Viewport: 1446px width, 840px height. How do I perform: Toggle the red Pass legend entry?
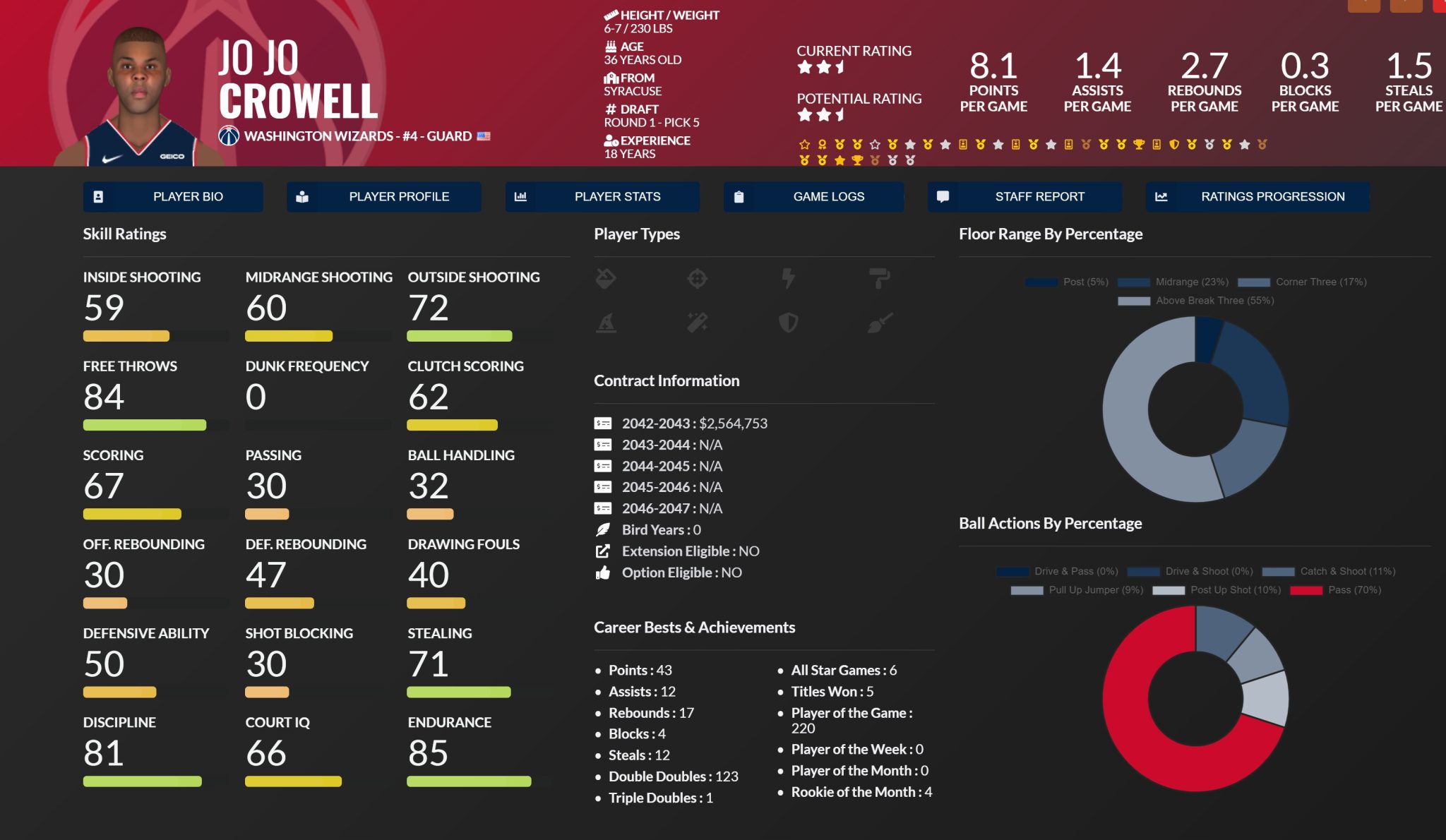coord(1335,590)
